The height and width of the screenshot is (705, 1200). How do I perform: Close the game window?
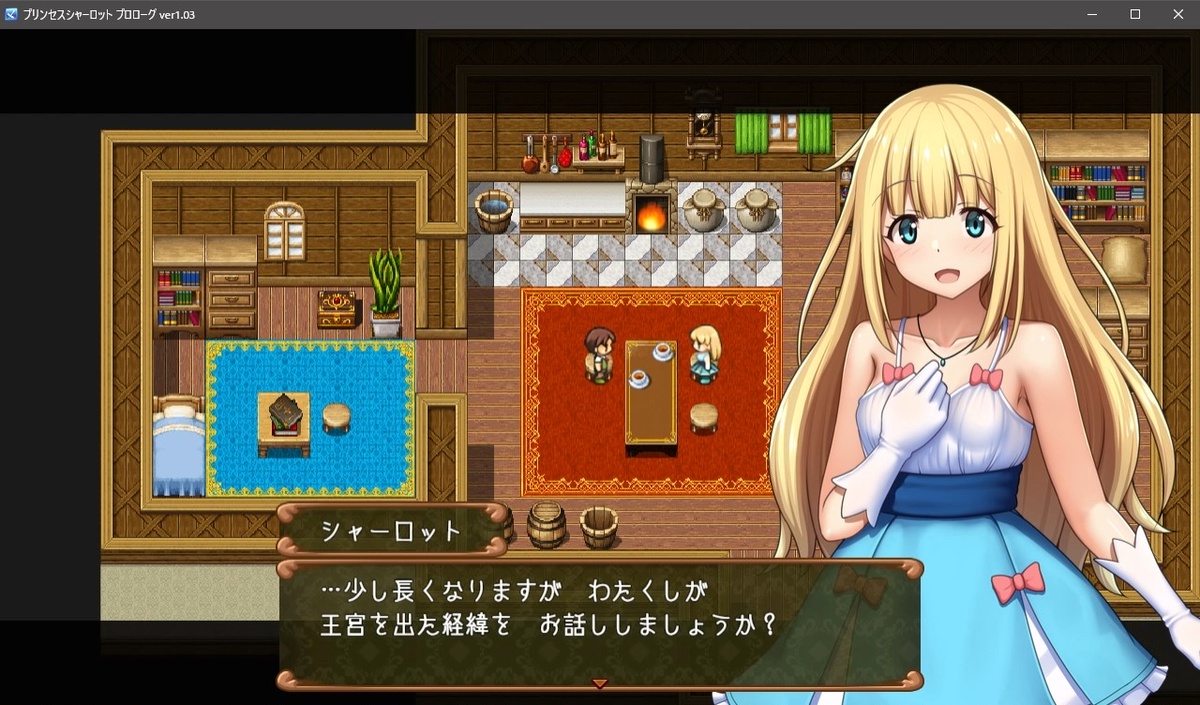pyautogui.click(x=1177, y=14)
